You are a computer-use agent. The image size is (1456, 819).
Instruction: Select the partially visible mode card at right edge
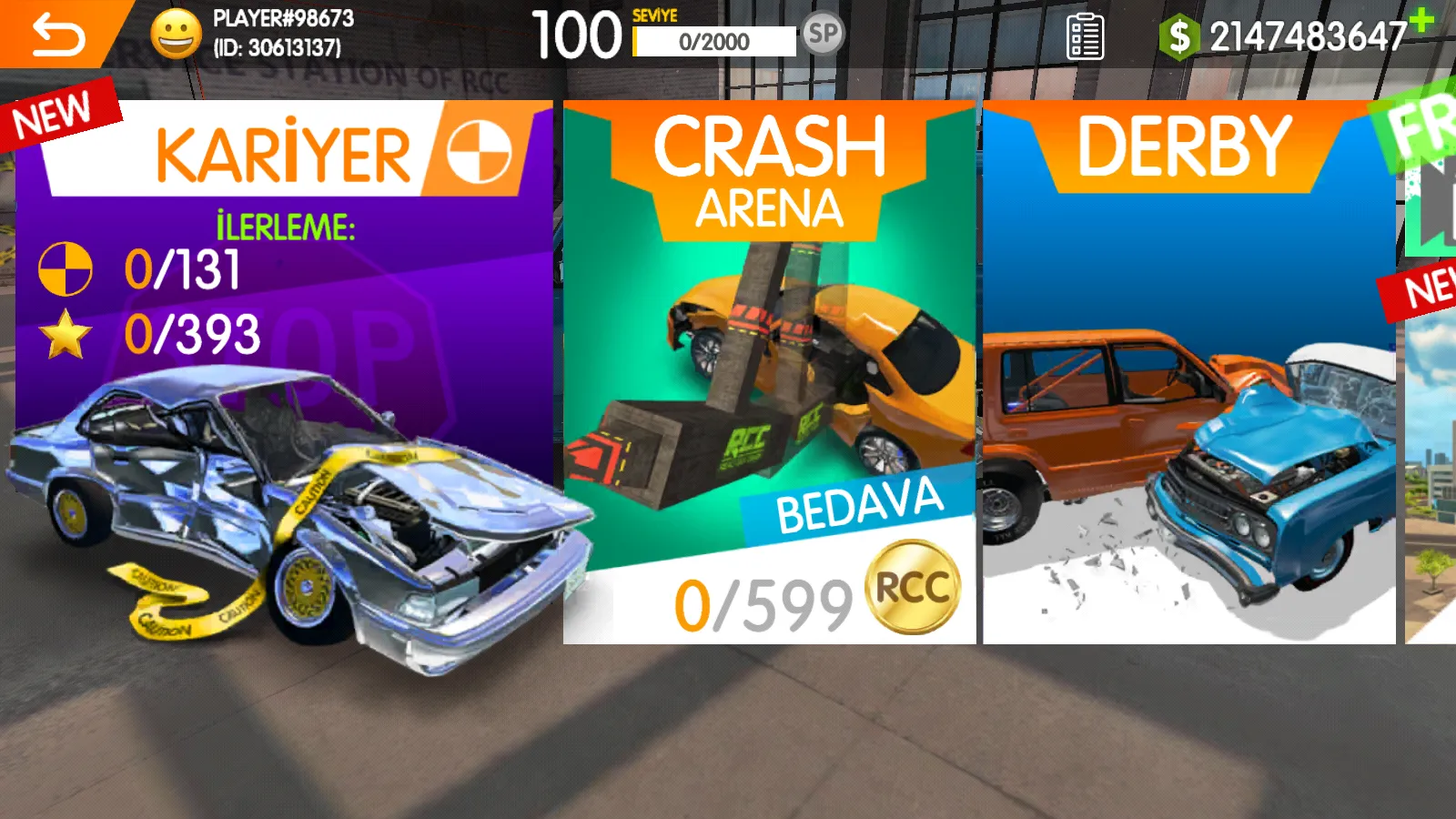(x=1432, y=409)
